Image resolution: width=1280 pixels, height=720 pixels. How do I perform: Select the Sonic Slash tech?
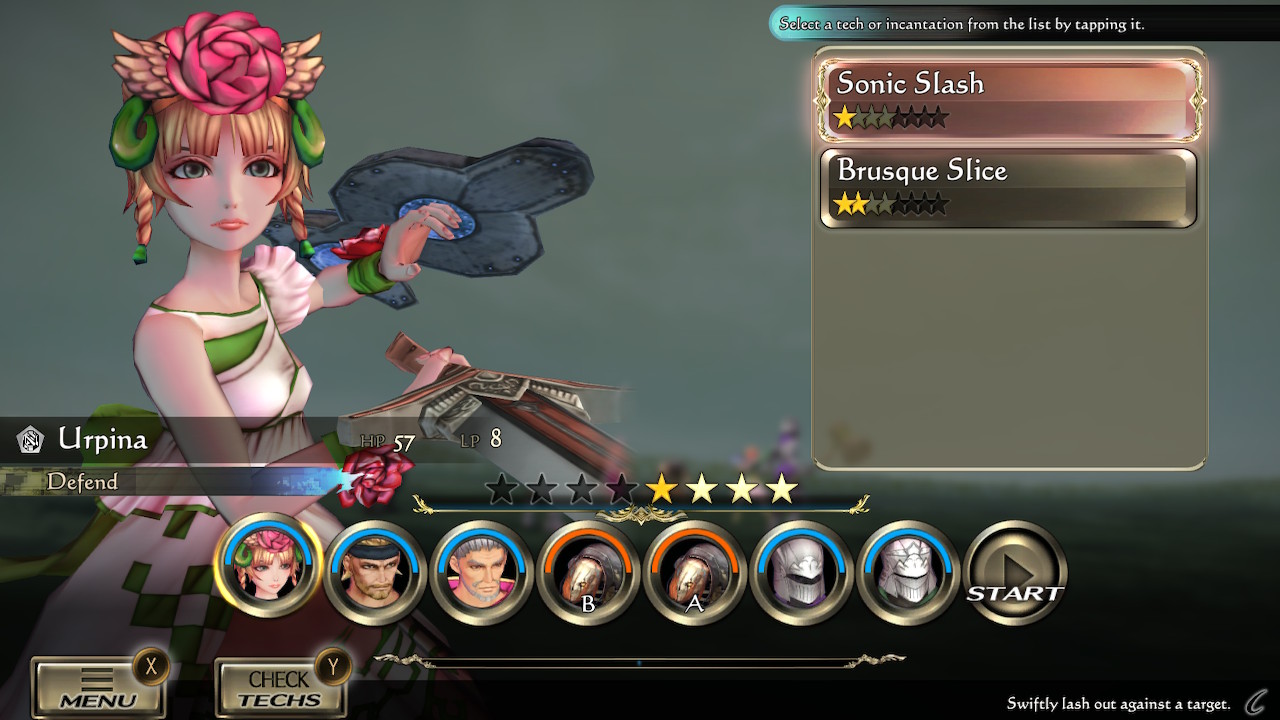[x=1008, y=98]
